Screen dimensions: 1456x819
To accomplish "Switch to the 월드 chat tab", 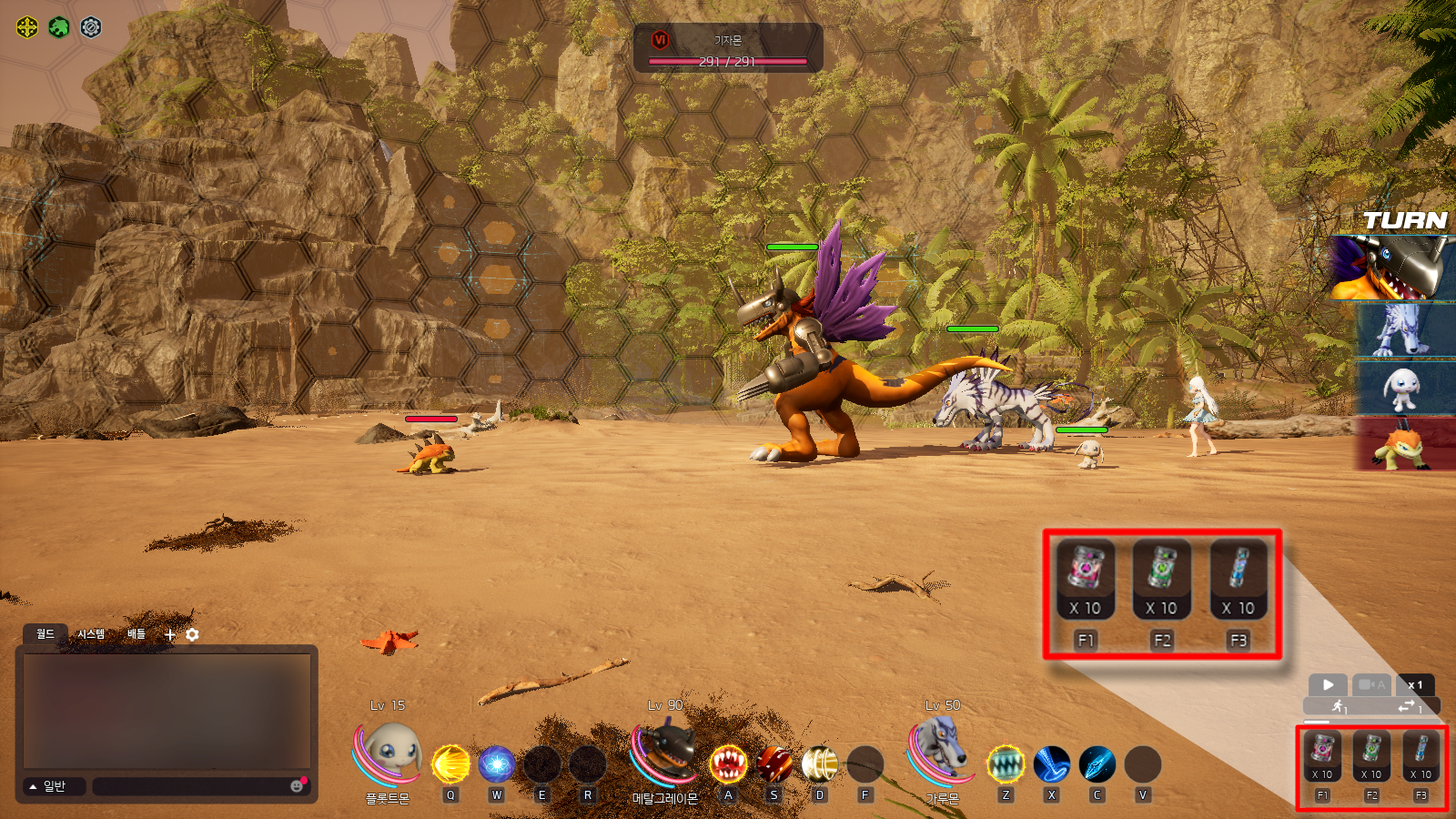I will tap(45, 634).
